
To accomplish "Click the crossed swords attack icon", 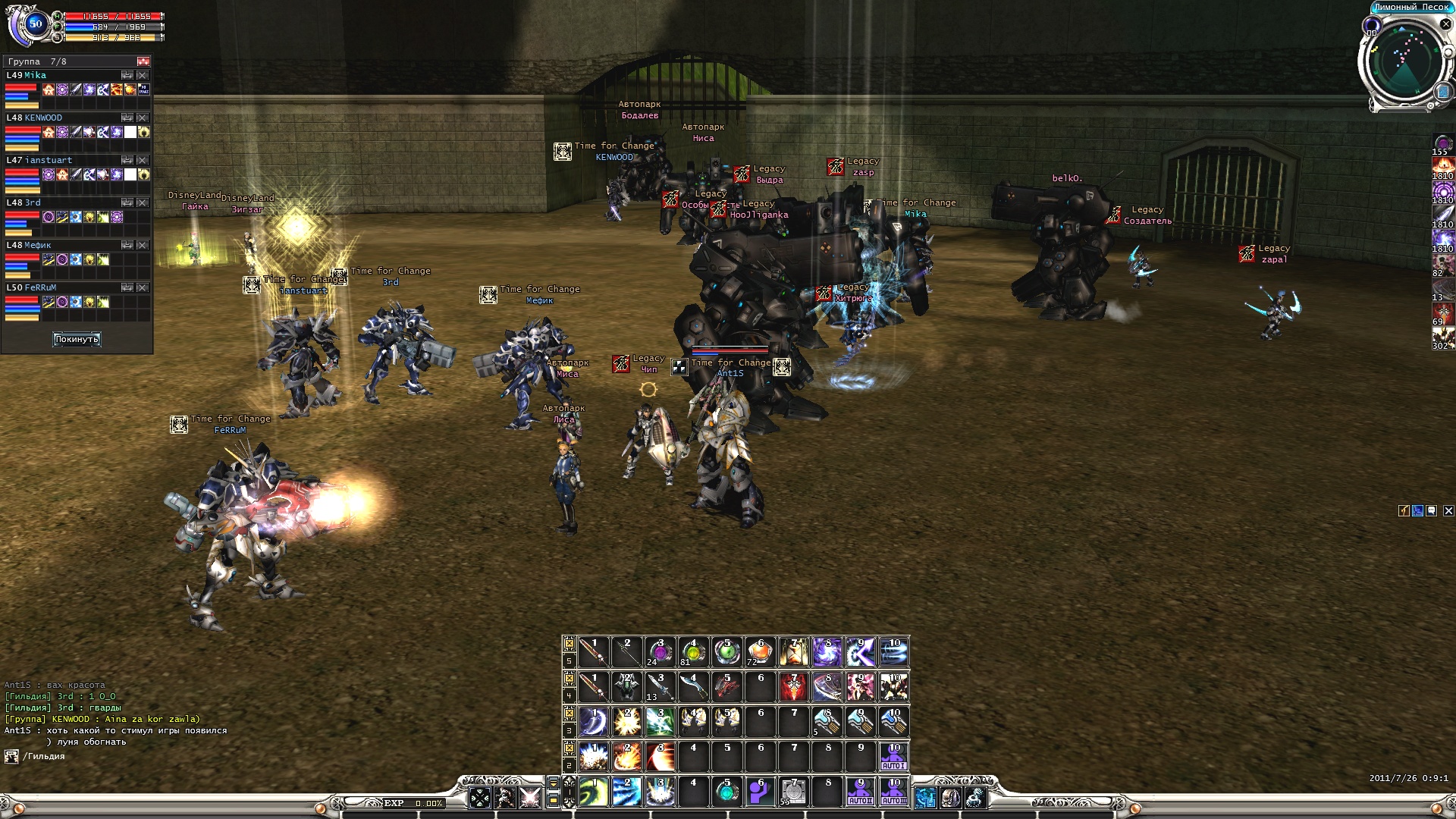I will click(530, 797).
